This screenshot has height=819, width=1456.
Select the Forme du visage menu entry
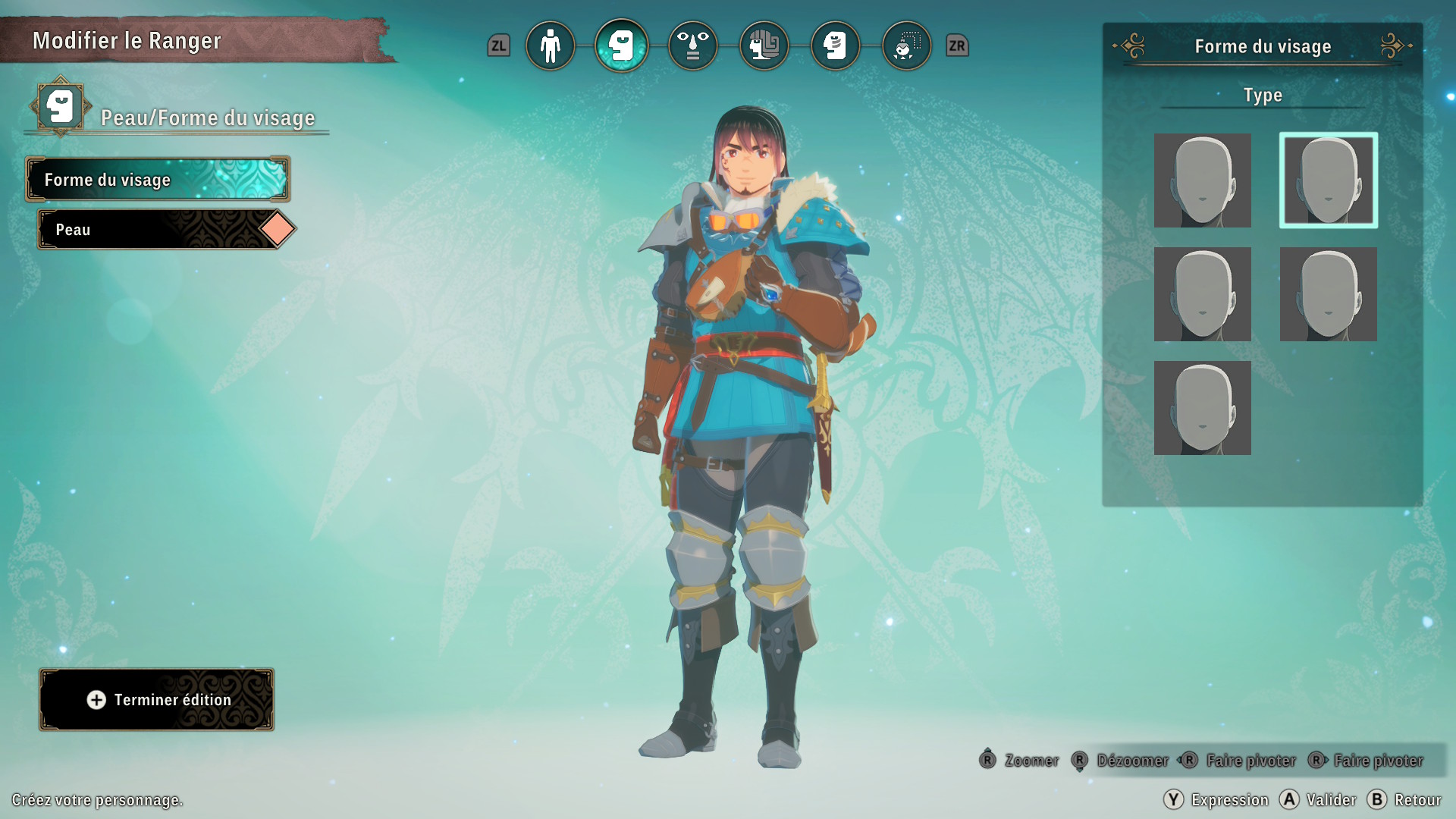coord(158,180)
